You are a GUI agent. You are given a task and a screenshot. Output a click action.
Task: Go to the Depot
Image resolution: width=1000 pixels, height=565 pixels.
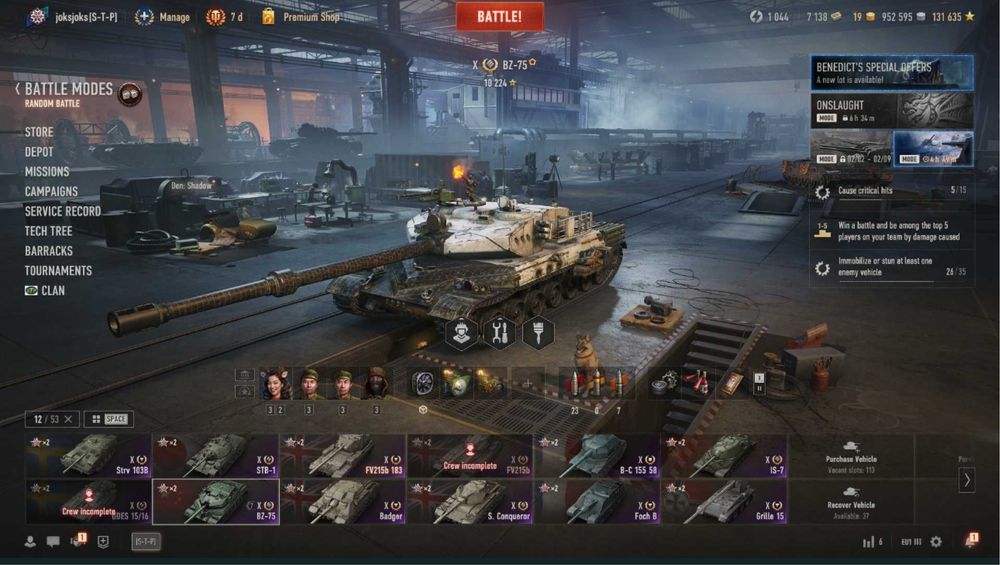click(40, 152)
